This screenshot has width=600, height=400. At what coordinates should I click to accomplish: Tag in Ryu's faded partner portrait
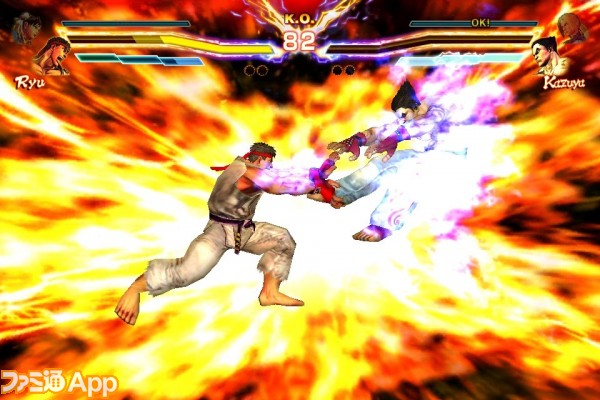[24, 28]
